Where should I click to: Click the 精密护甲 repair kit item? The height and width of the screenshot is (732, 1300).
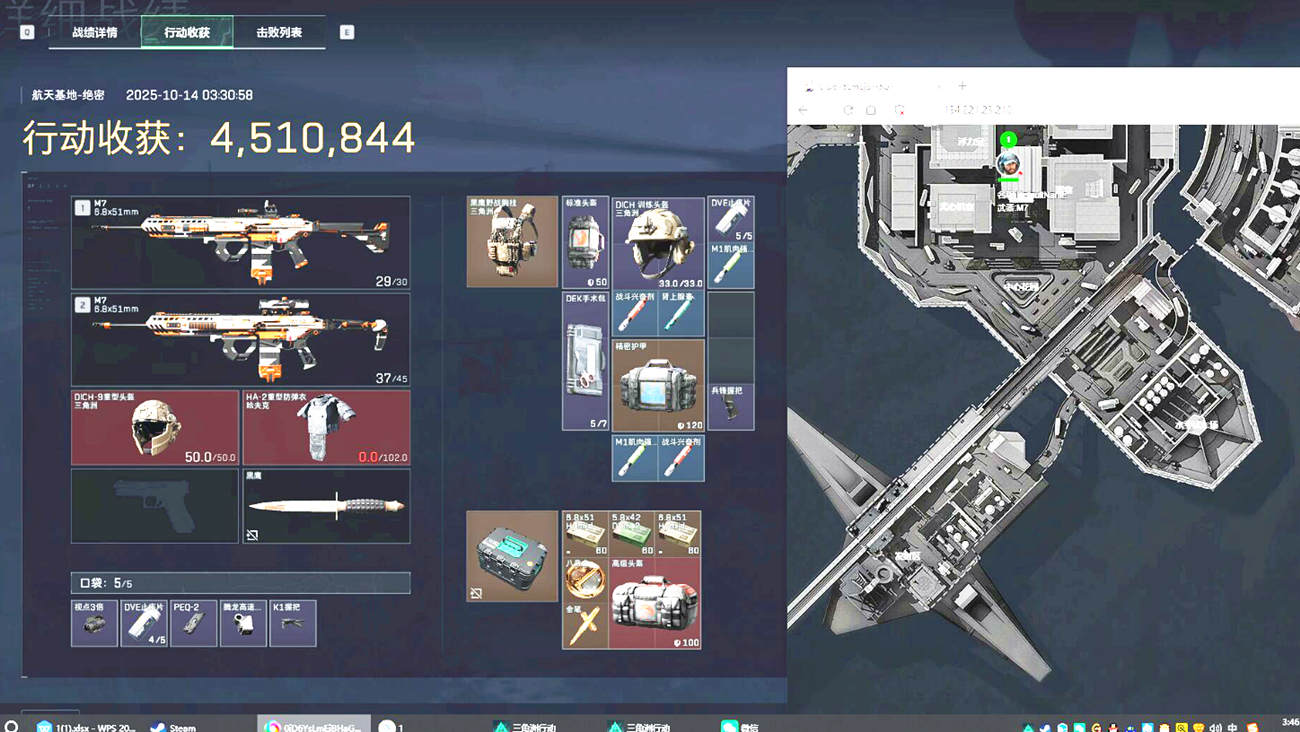(658, 385)
